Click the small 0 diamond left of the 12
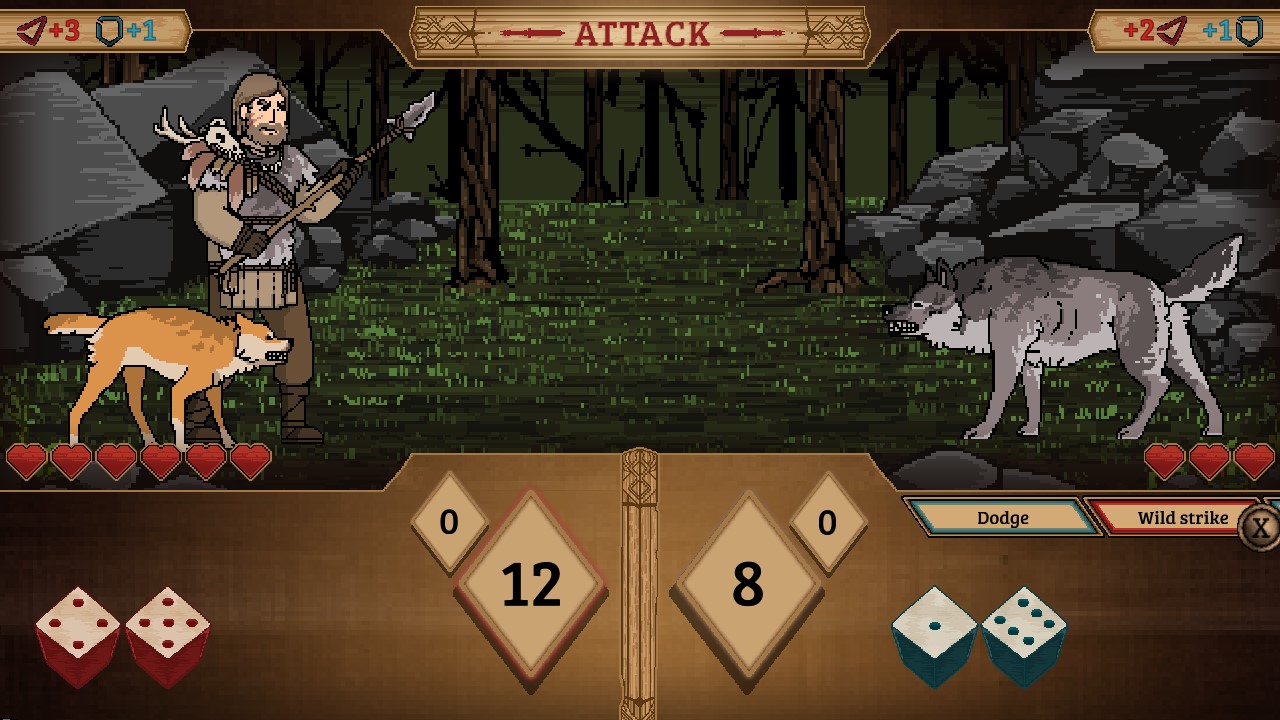The image size is (1280, 720). (x=450, y=521)
